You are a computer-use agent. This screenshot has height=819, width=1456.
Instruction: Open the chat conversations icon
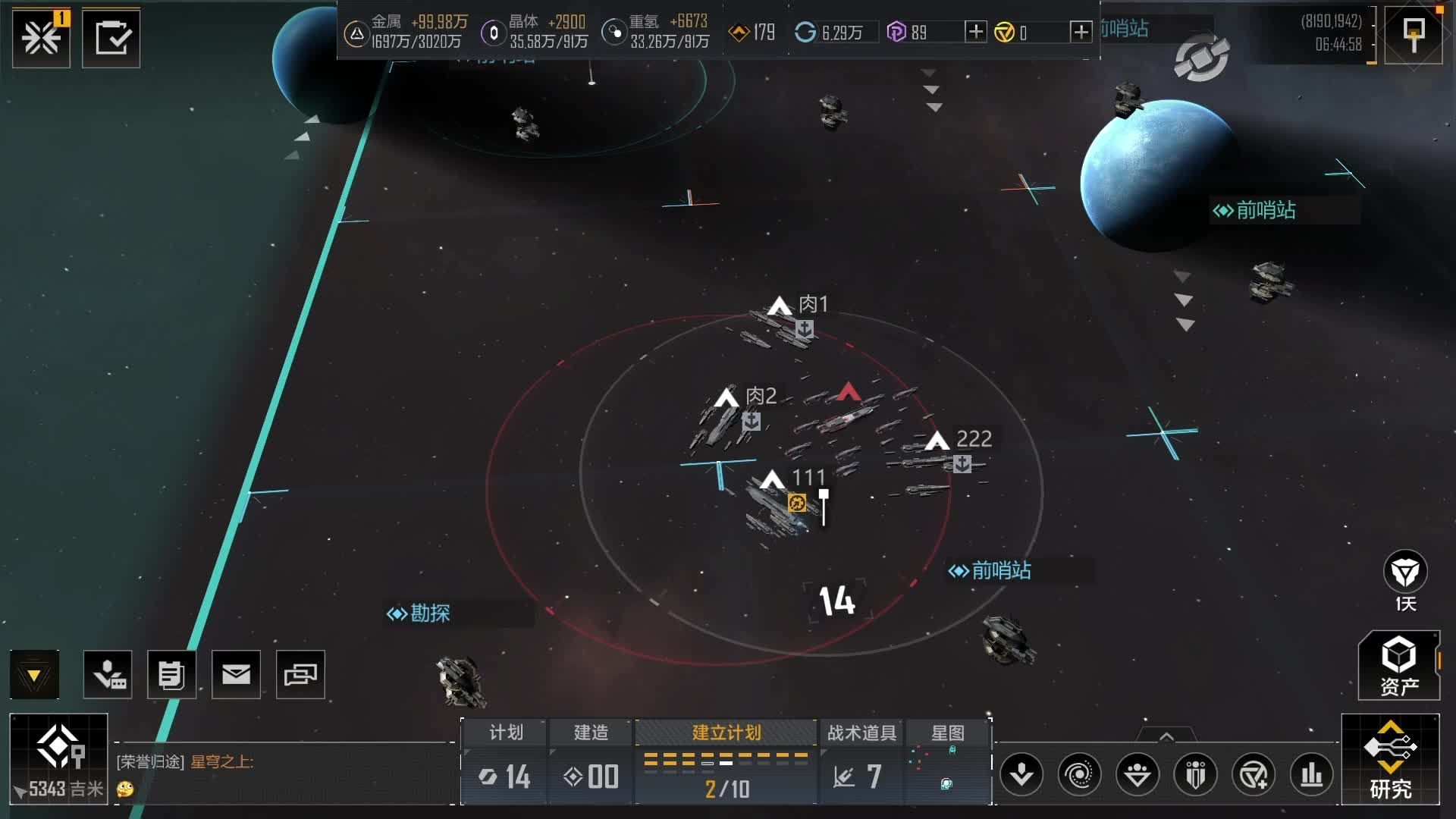pos(300,673)
